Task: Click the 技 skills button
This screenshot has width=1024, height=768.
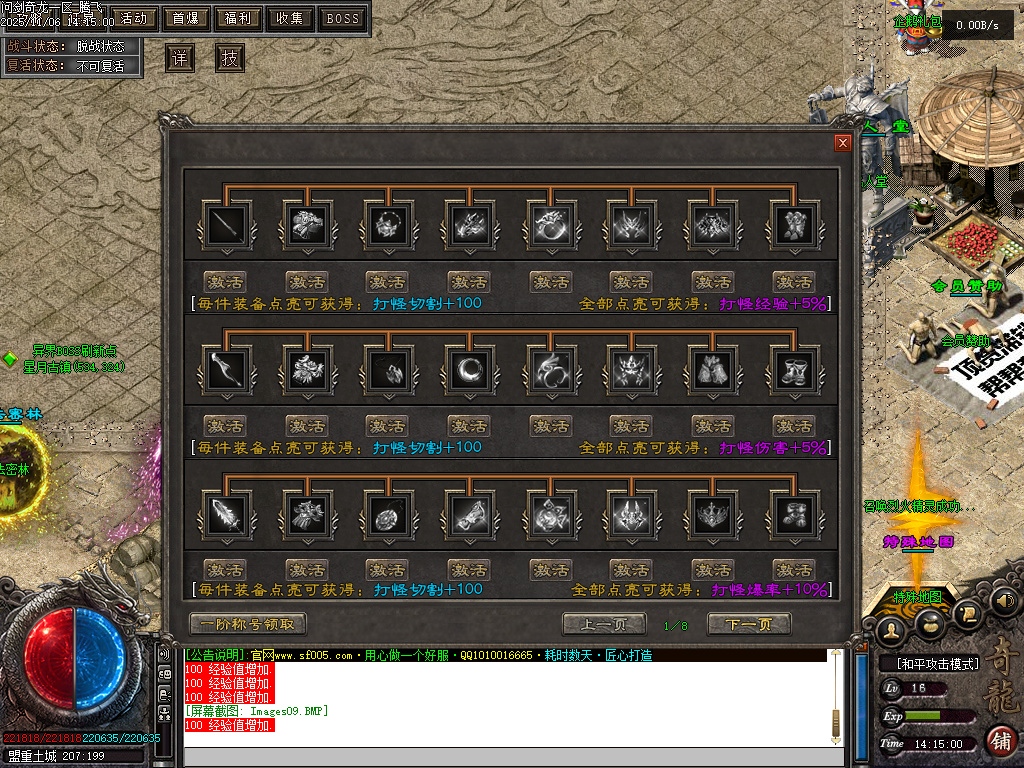Action: [x=230, y=58]
